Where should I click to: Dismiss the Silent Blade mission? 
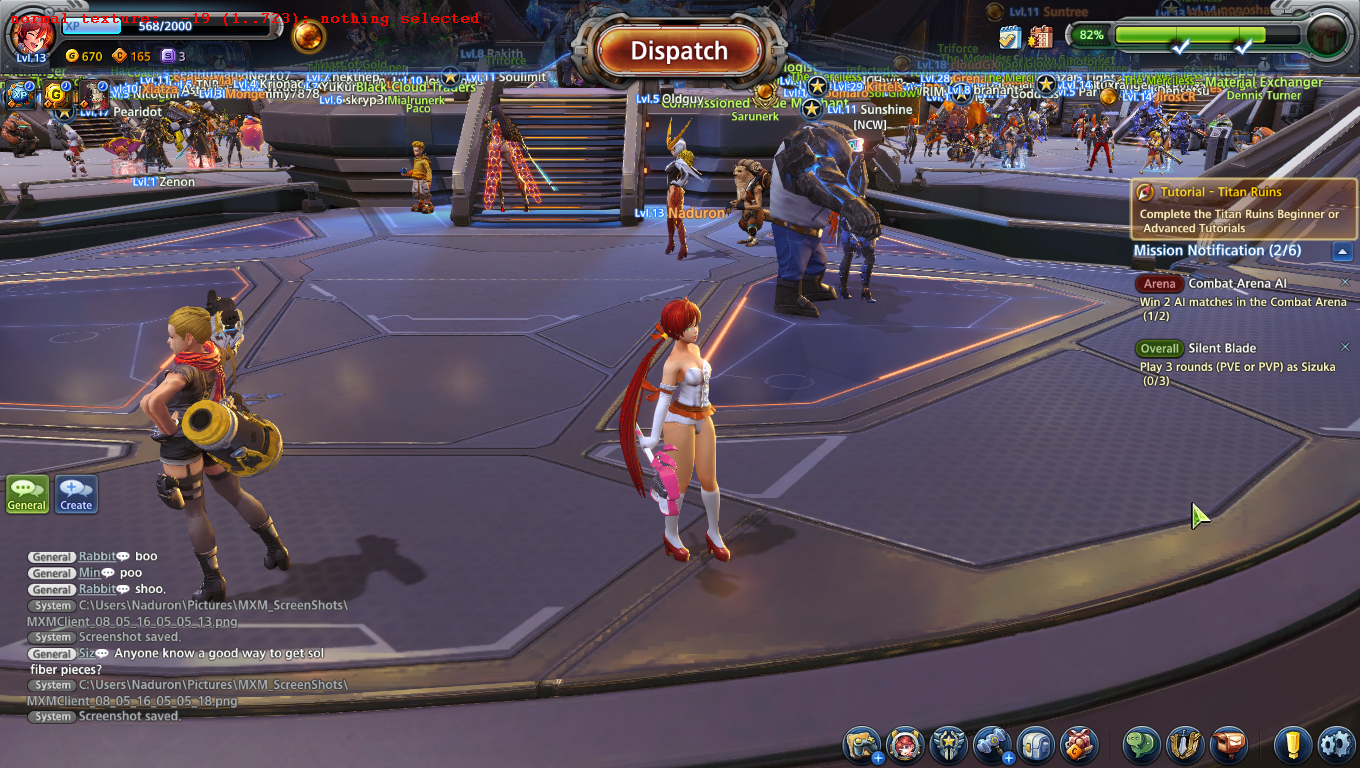pos(1345,348)
